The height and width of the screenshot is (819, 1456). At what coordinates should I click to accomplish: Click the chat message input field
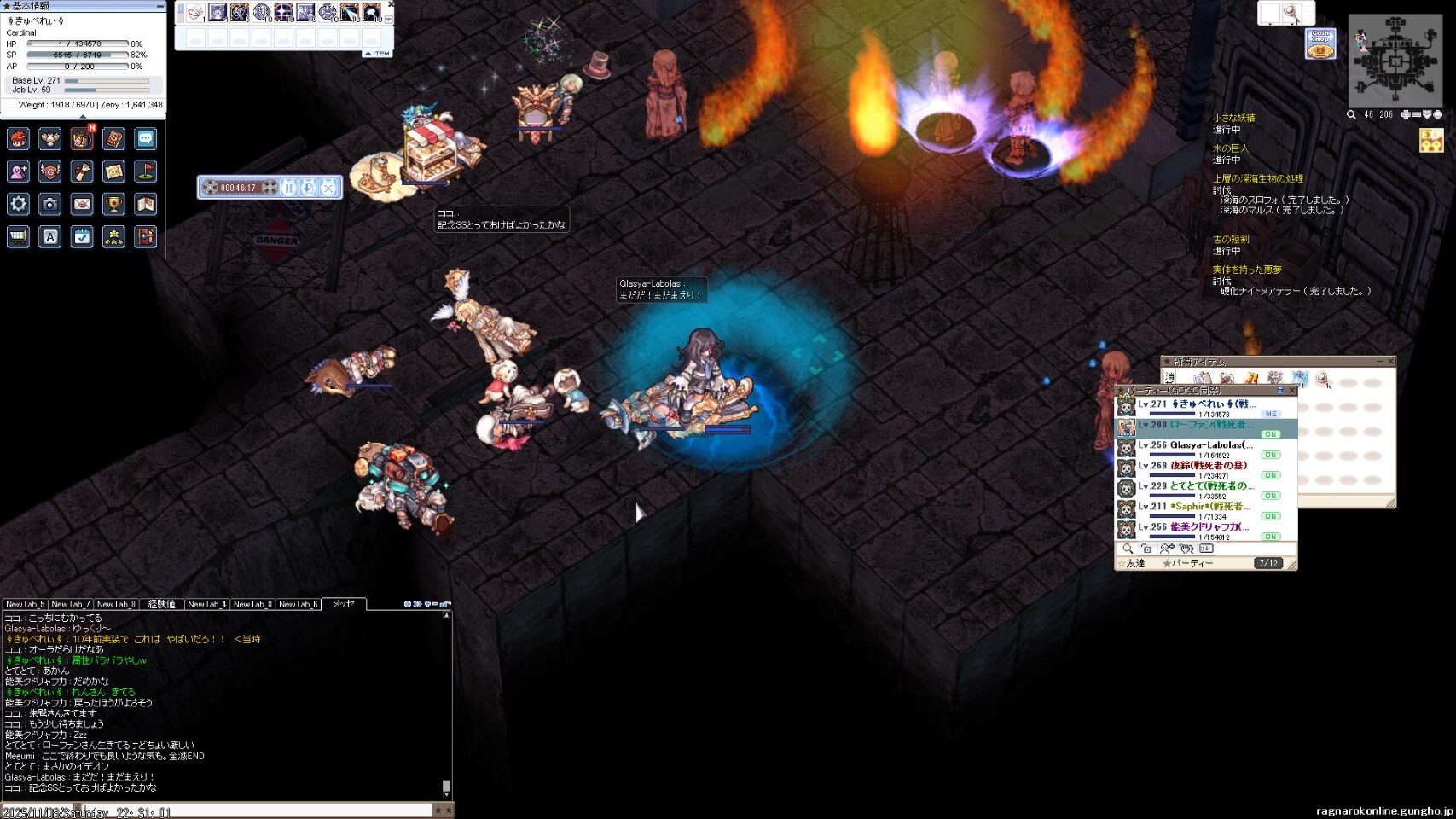(x=218, y=810)
